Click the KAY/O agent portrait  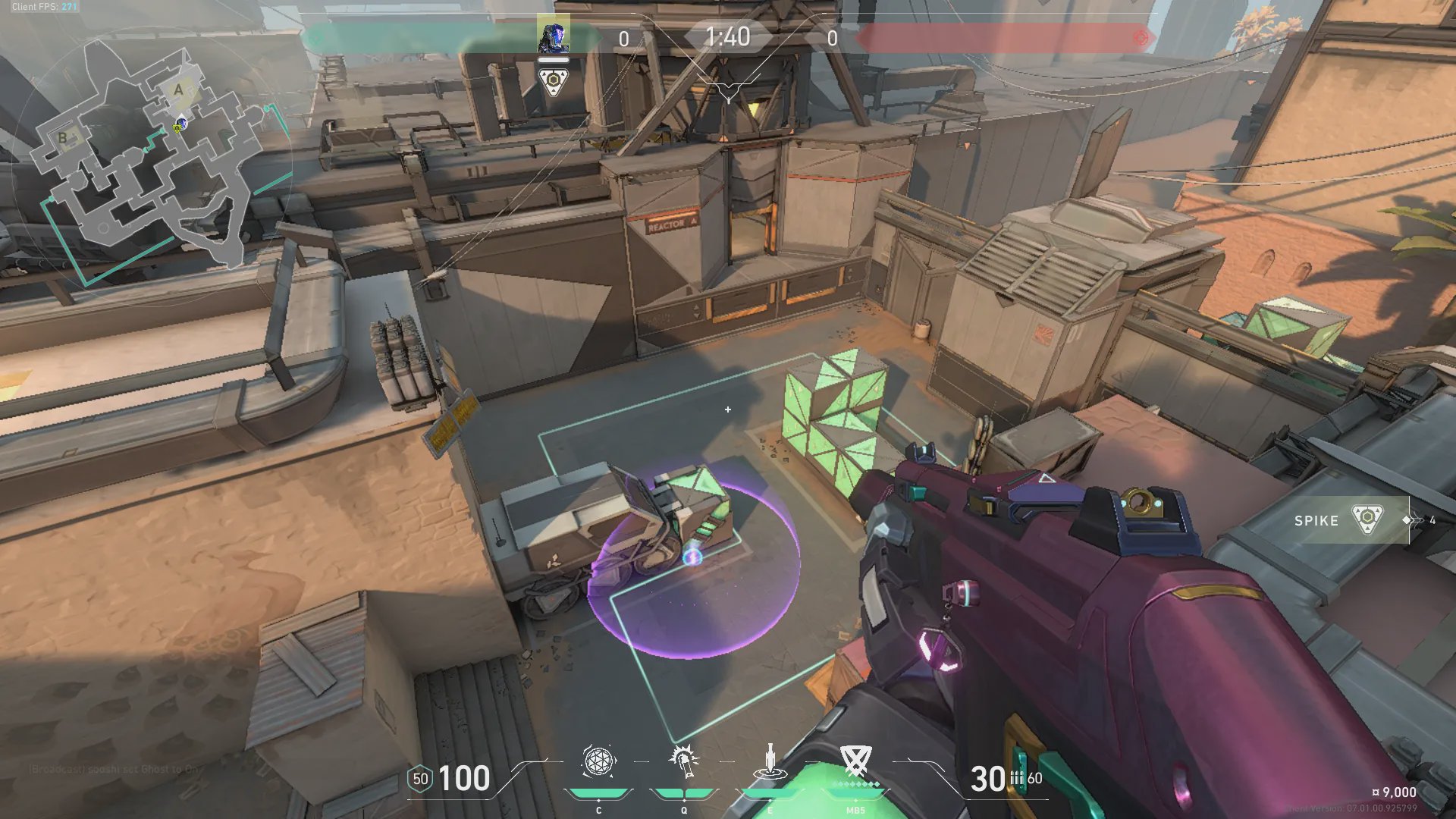[553, 35]
